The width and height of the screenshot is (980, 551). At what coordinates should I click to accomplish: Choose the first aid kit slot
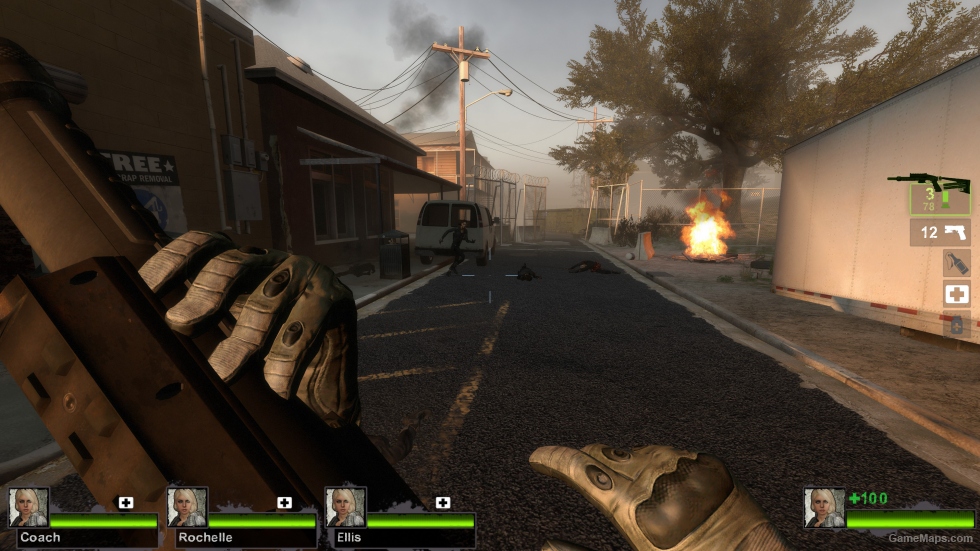pyautogui.click(x=957, y=294)
